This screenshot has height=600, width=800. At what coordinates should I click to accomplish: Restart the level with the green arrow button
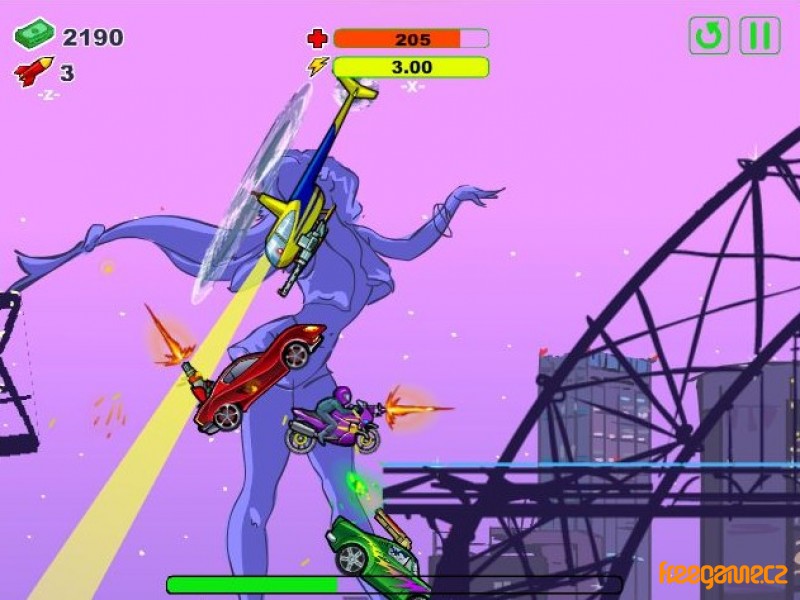click(708, 36)
